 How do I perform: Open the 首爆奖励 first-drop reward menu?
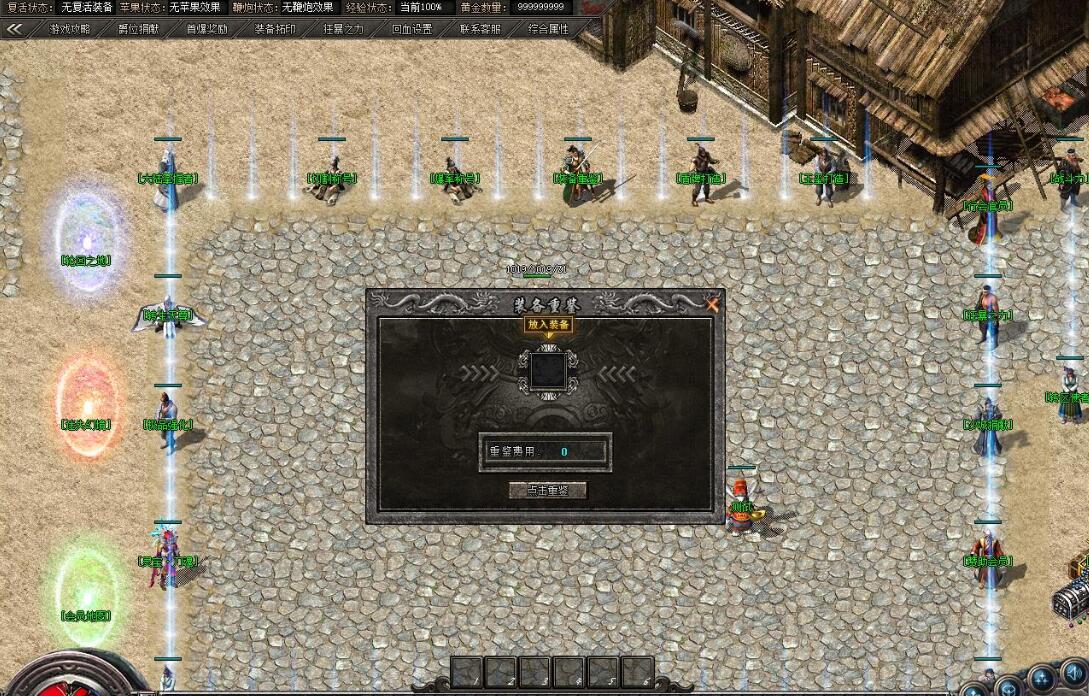pos(206,29)
